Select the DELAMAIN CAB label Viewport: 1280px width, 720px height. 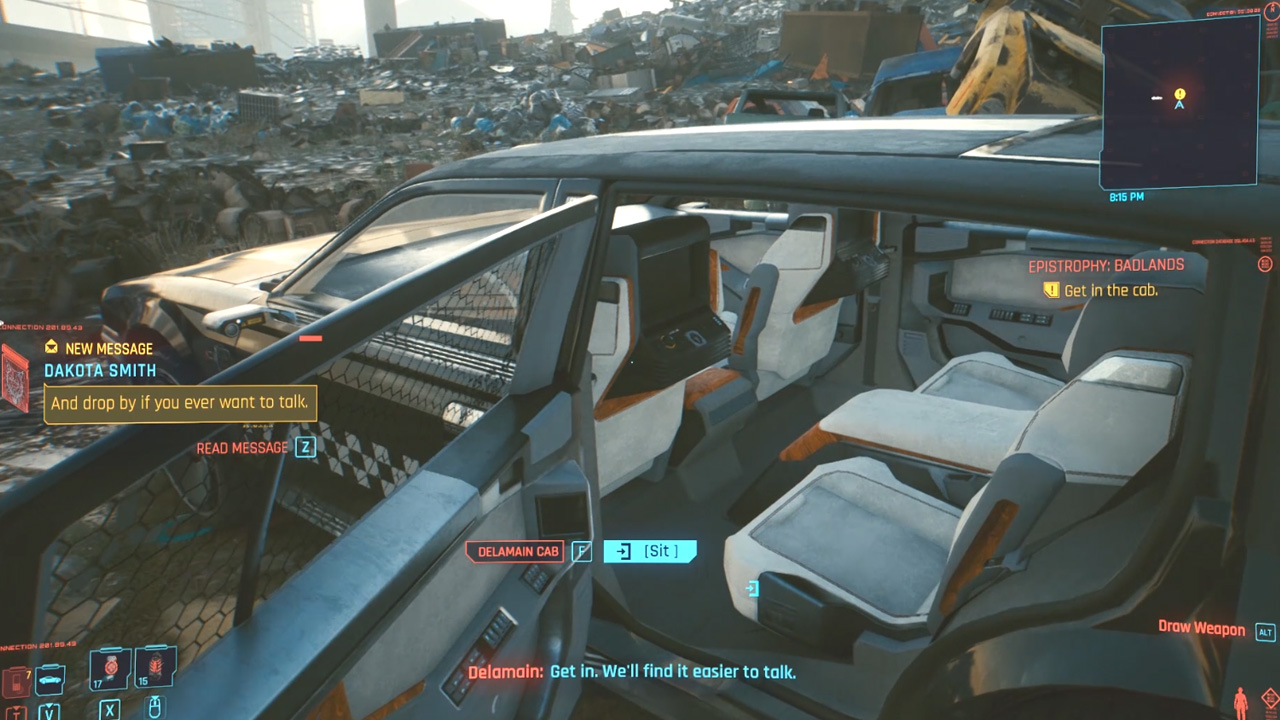pyautogui.click(x=514, y=551)
